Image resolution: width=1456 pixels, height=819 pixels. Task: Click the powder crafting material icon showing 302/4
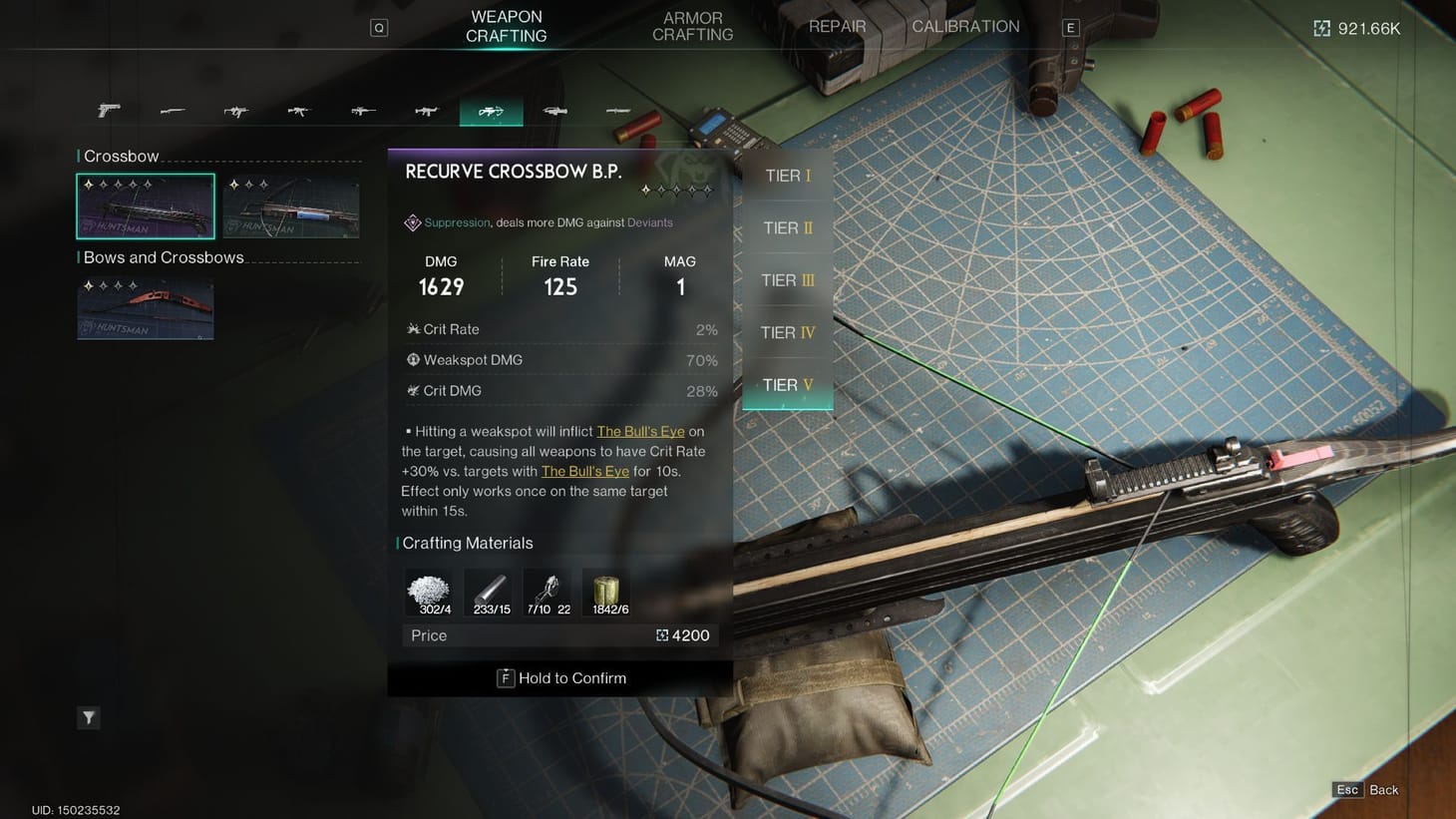click(x=429, y=589)
